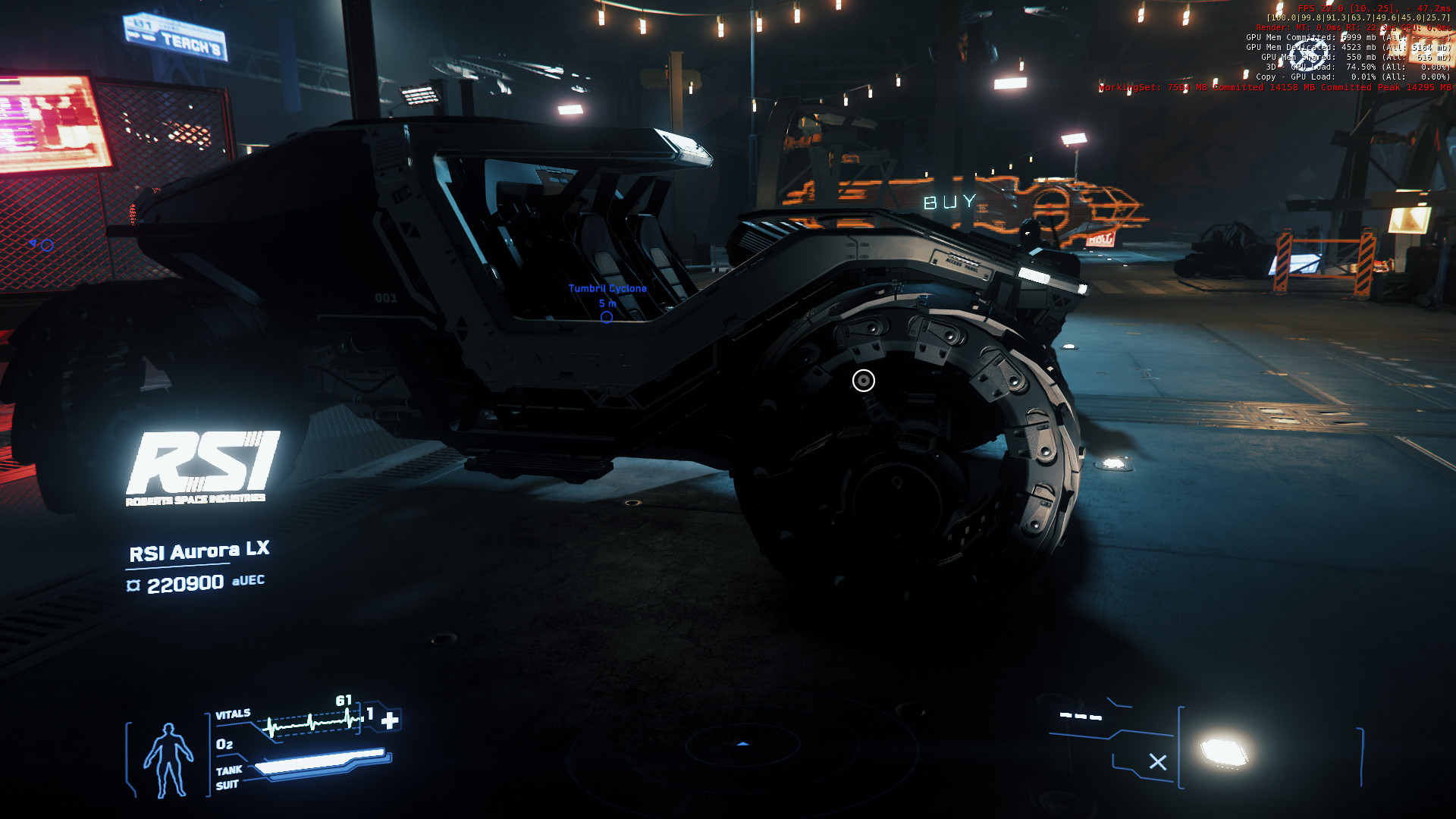
Task: Select the Tumbril Cyclone marker label
Action: pos(607,289)
